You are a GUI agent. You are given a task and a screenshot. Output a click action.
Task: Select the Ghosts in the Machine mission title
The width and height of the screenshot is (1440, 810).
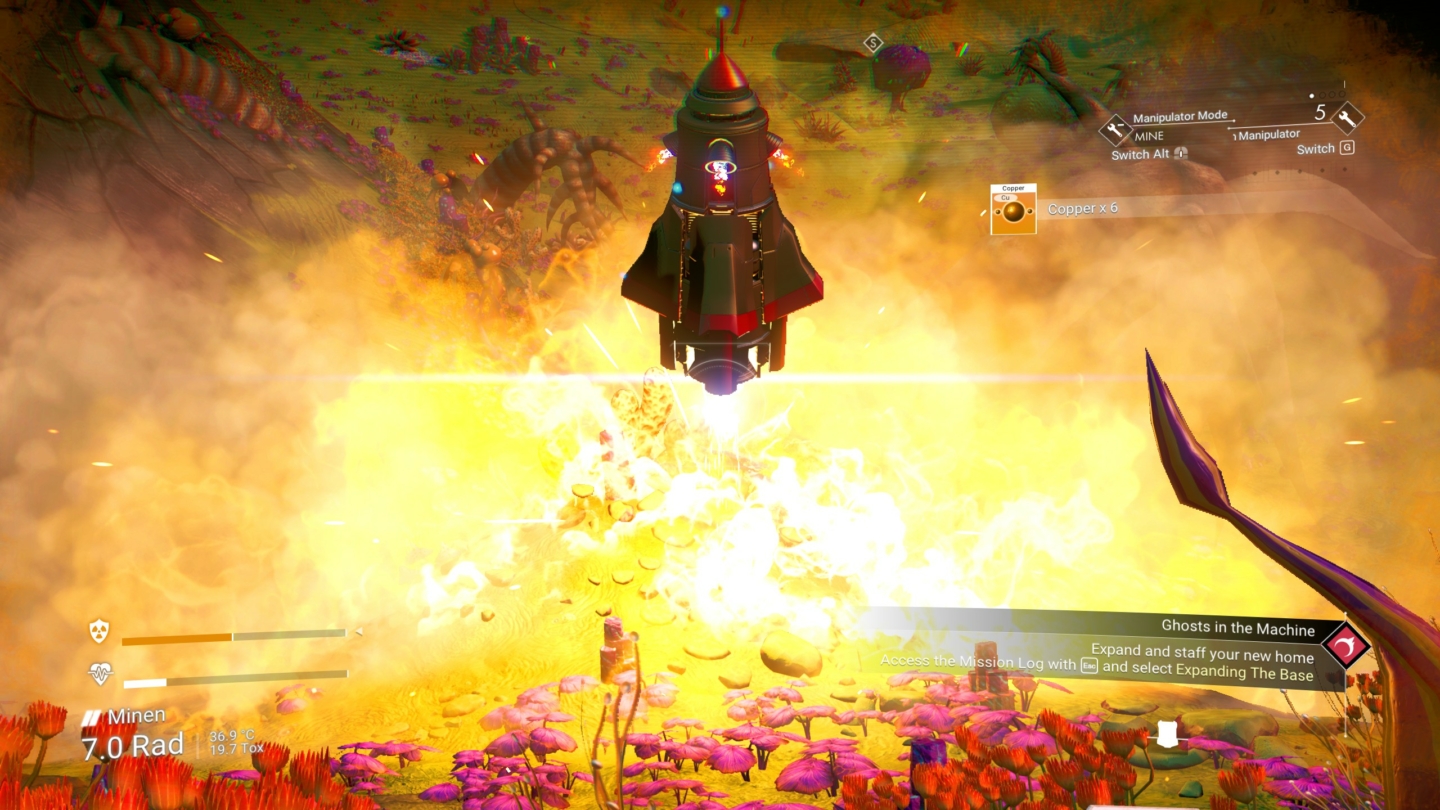tap(1236, 630)
